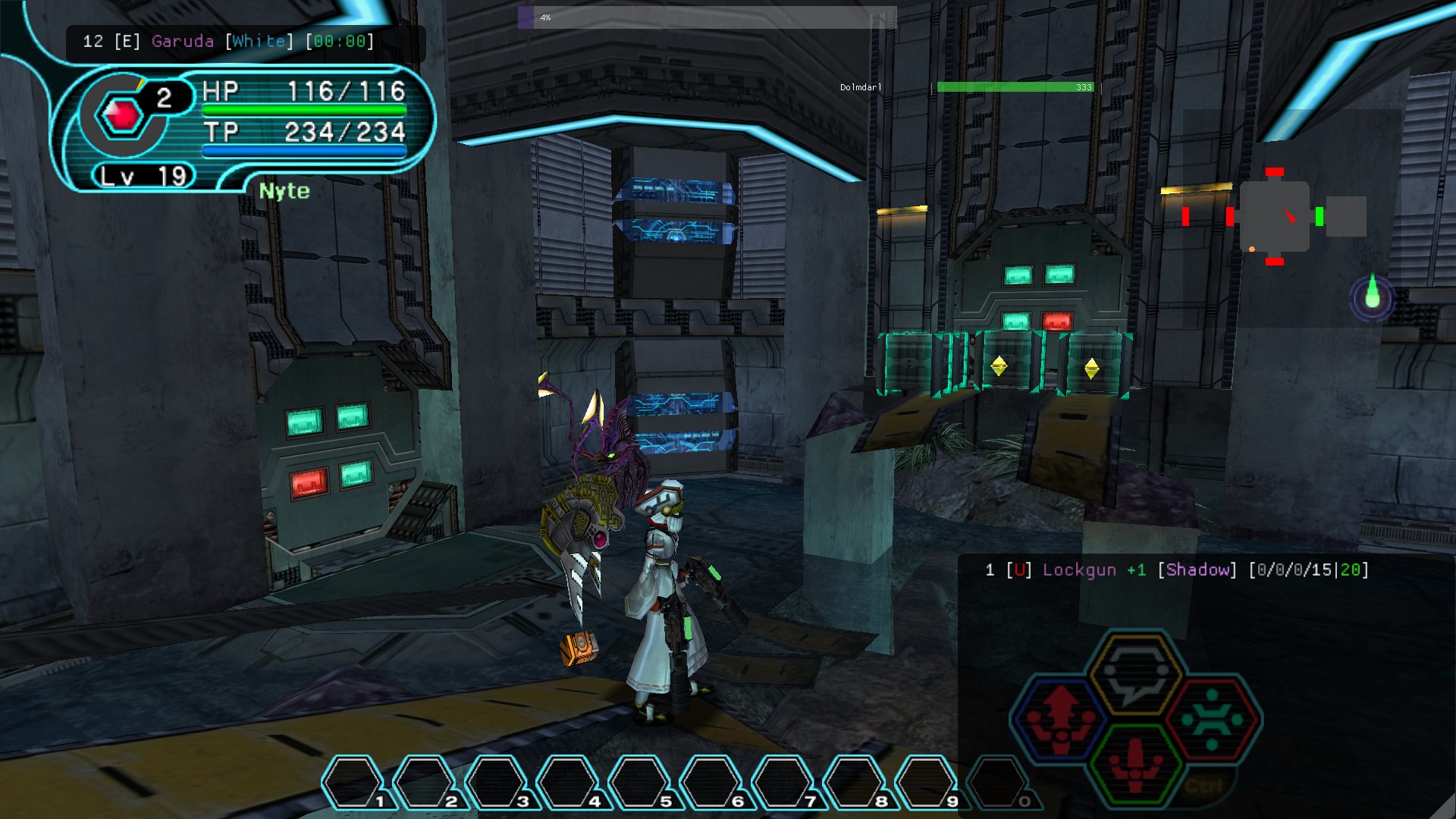Select the Garuda [White] floor item entry
1456x819 pixels.
228,42
